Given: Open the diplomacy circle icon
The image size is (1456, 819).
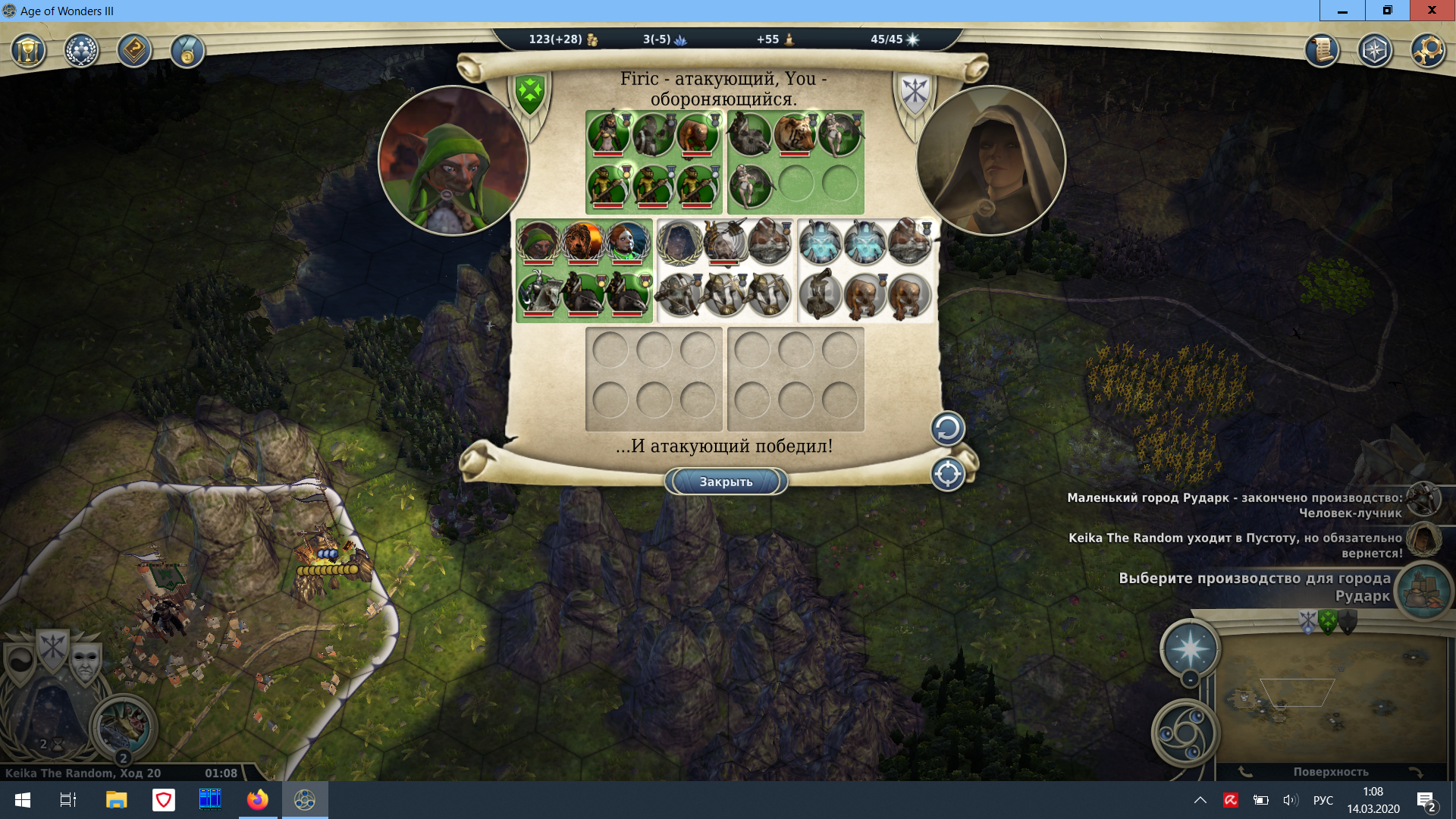Looking at the screenshot, I should pos(81,52).
